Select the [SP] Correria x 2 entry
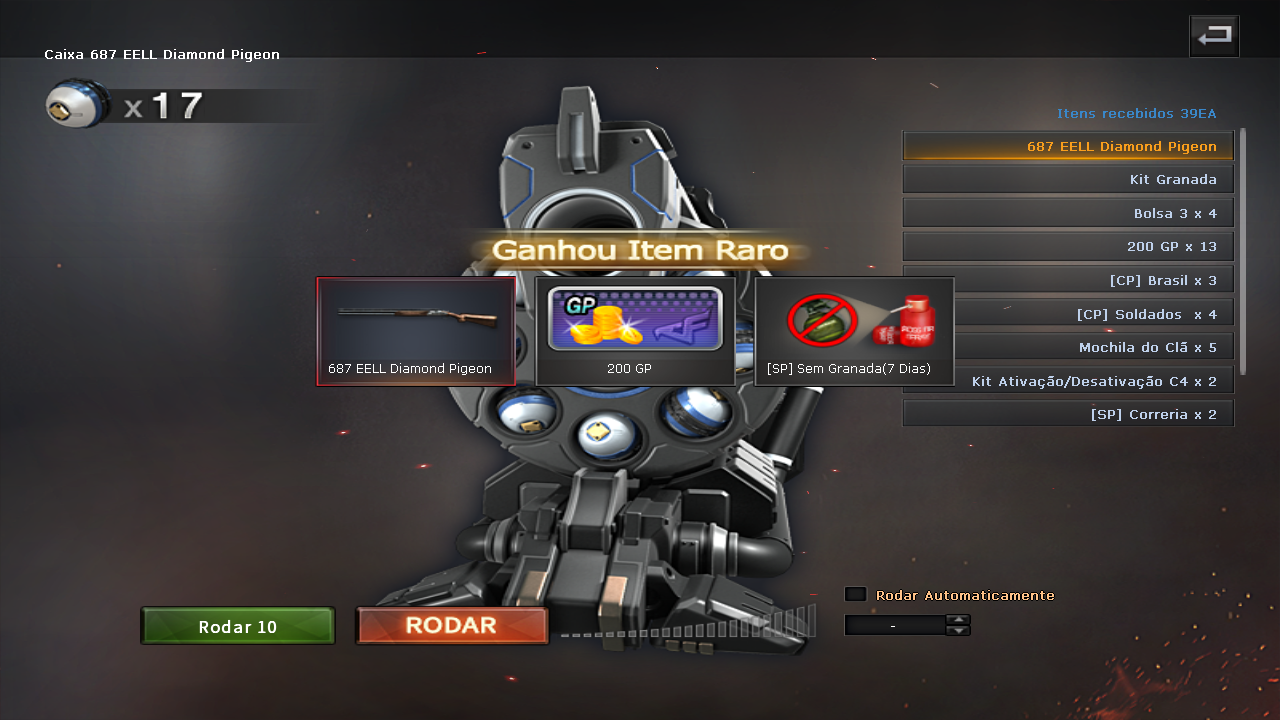 pyautogui.click(x=1068, y=414)
